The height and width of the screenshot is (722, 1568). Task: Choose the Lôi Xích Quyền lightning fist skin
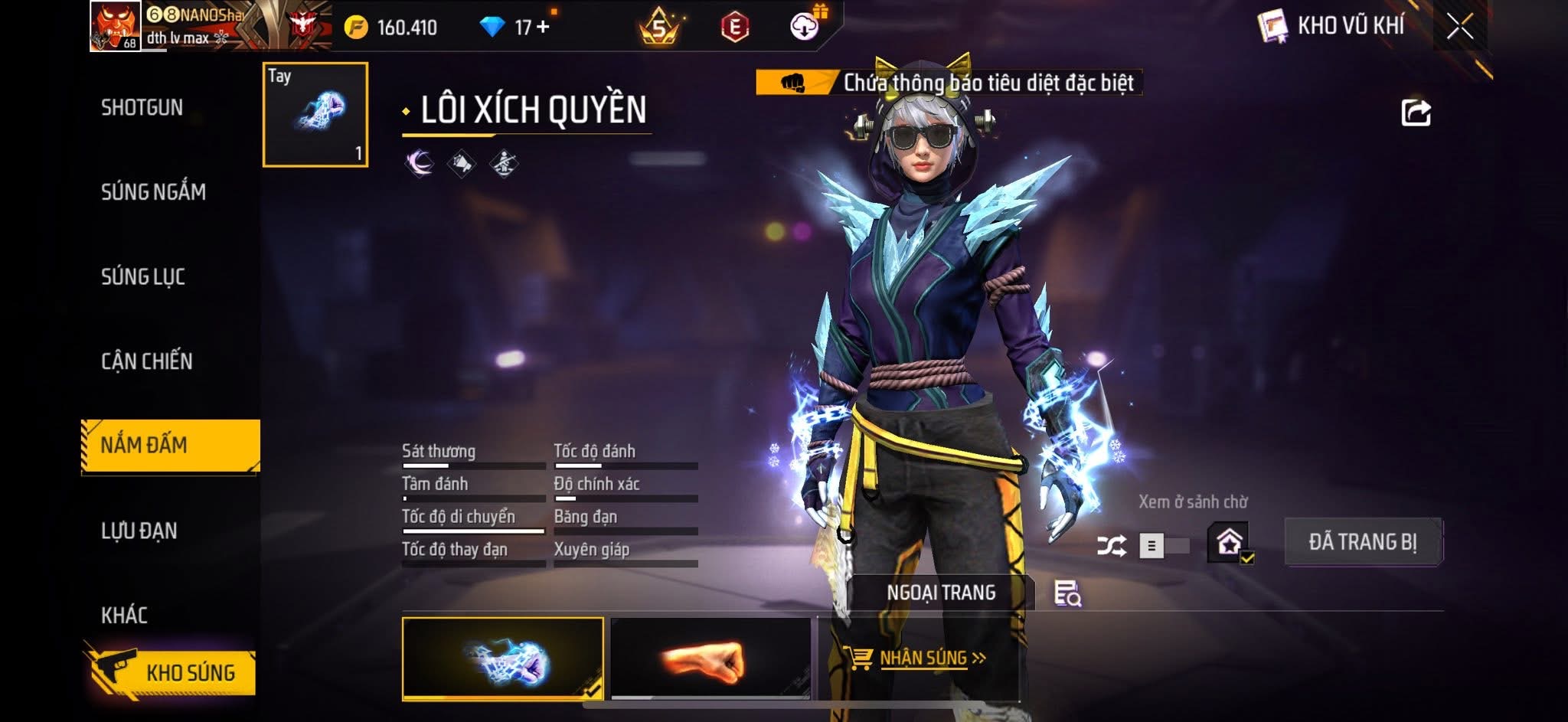point(502,659)
